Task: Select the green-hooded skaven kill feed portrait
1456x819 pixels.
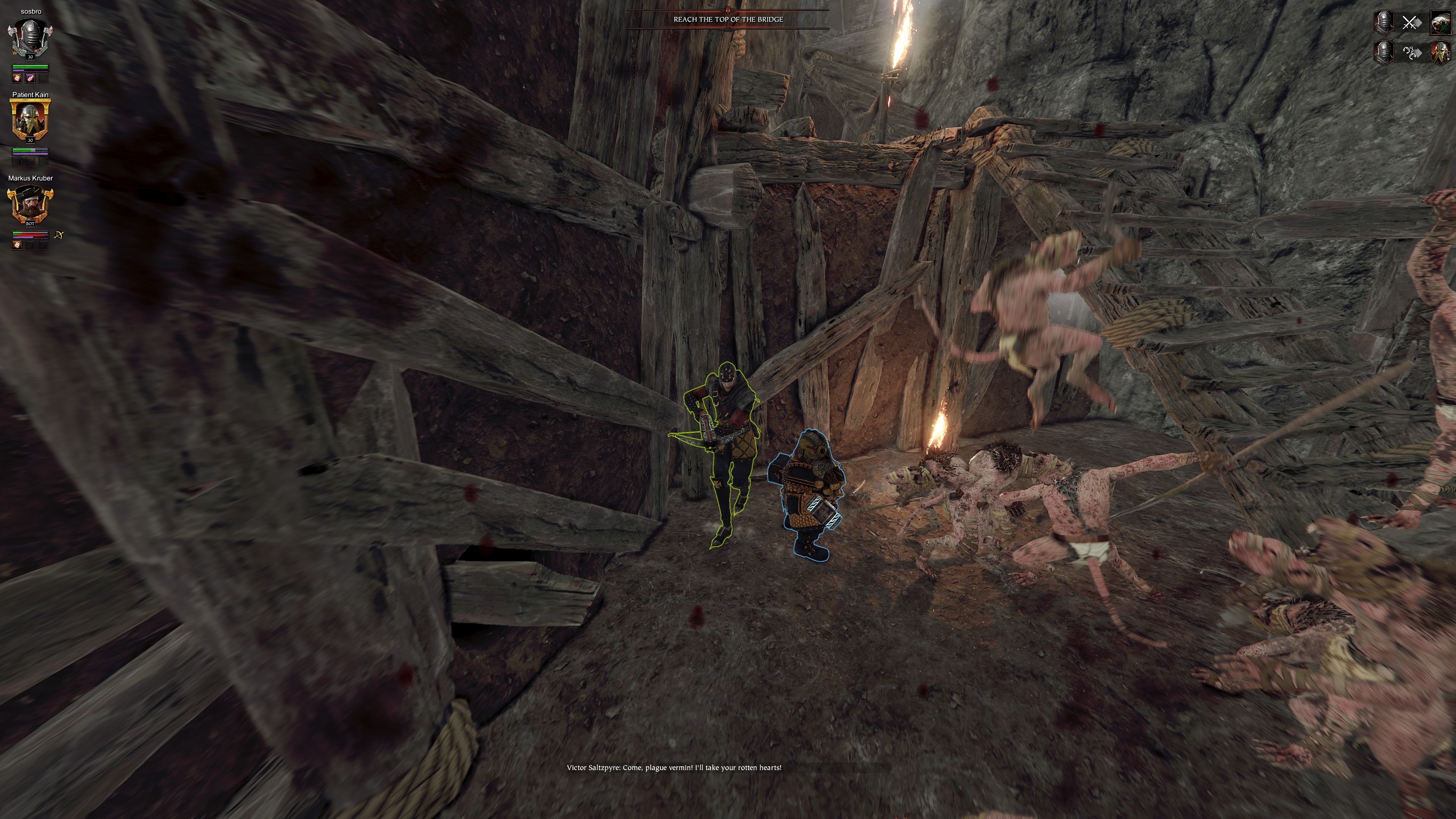Action: point(1440,23)
